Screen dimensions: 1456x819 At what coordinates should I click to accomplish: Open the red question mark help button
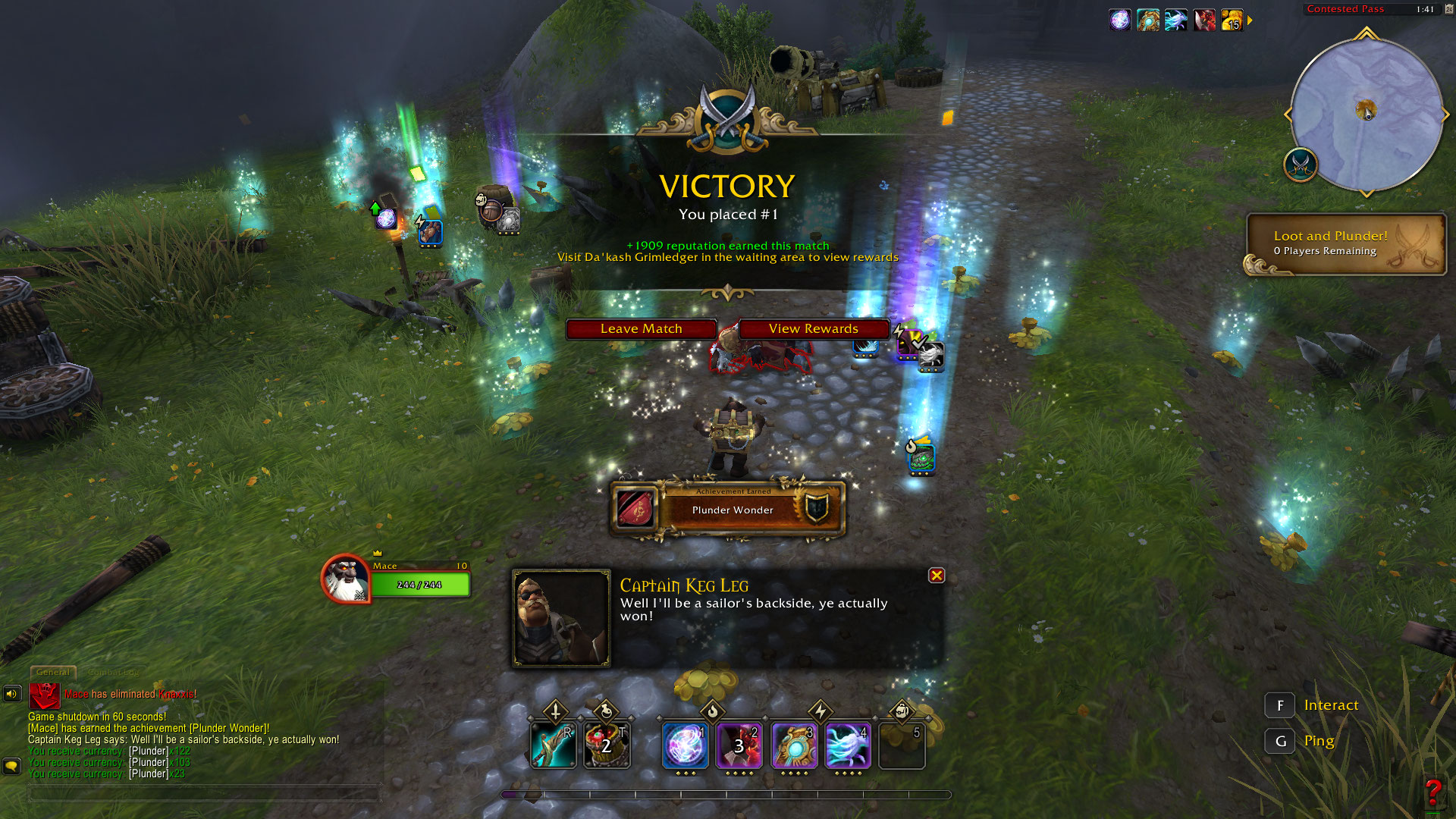pos(1432,793)
